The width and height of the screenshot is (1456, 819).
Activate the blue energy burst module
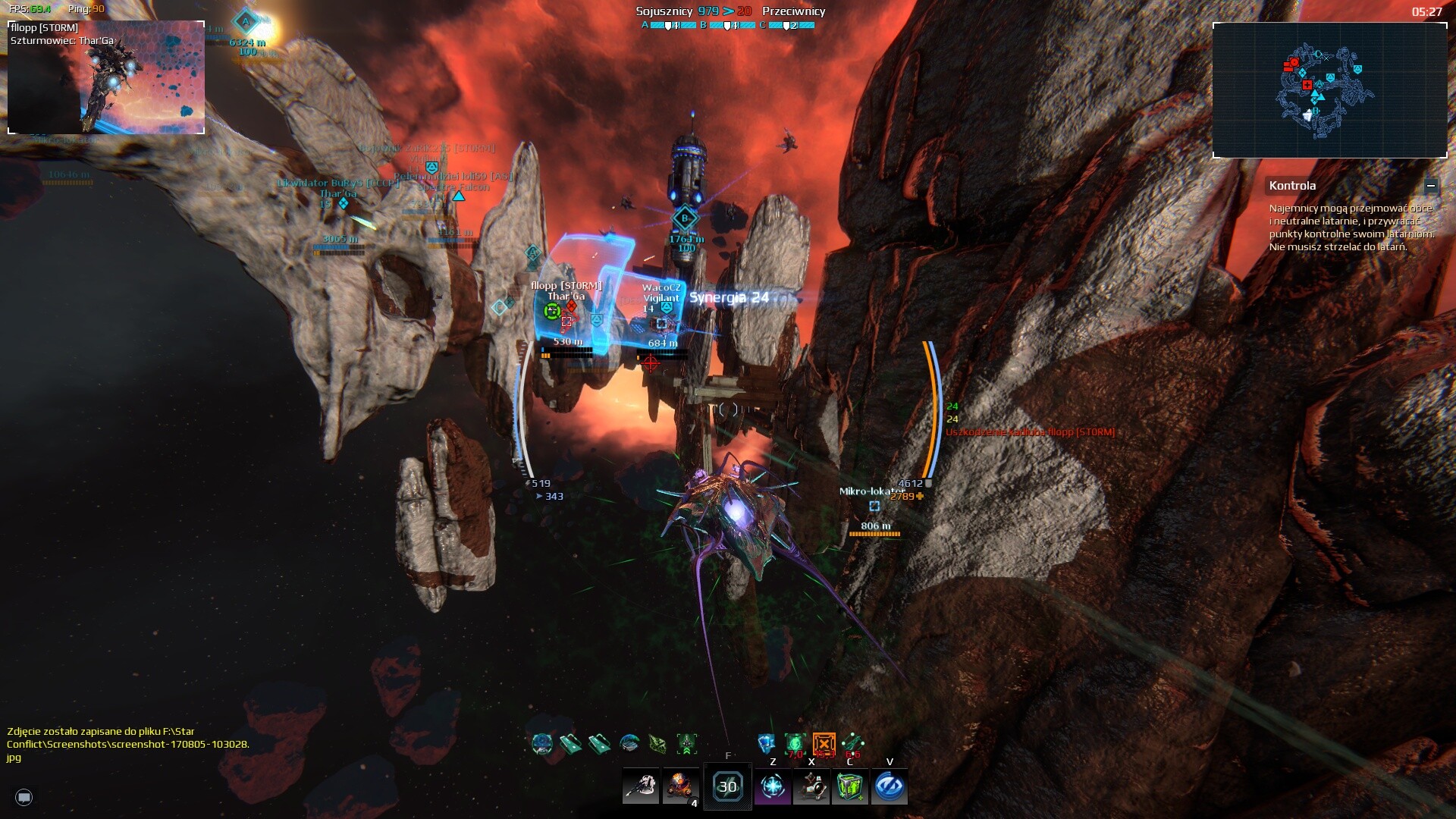773,786
